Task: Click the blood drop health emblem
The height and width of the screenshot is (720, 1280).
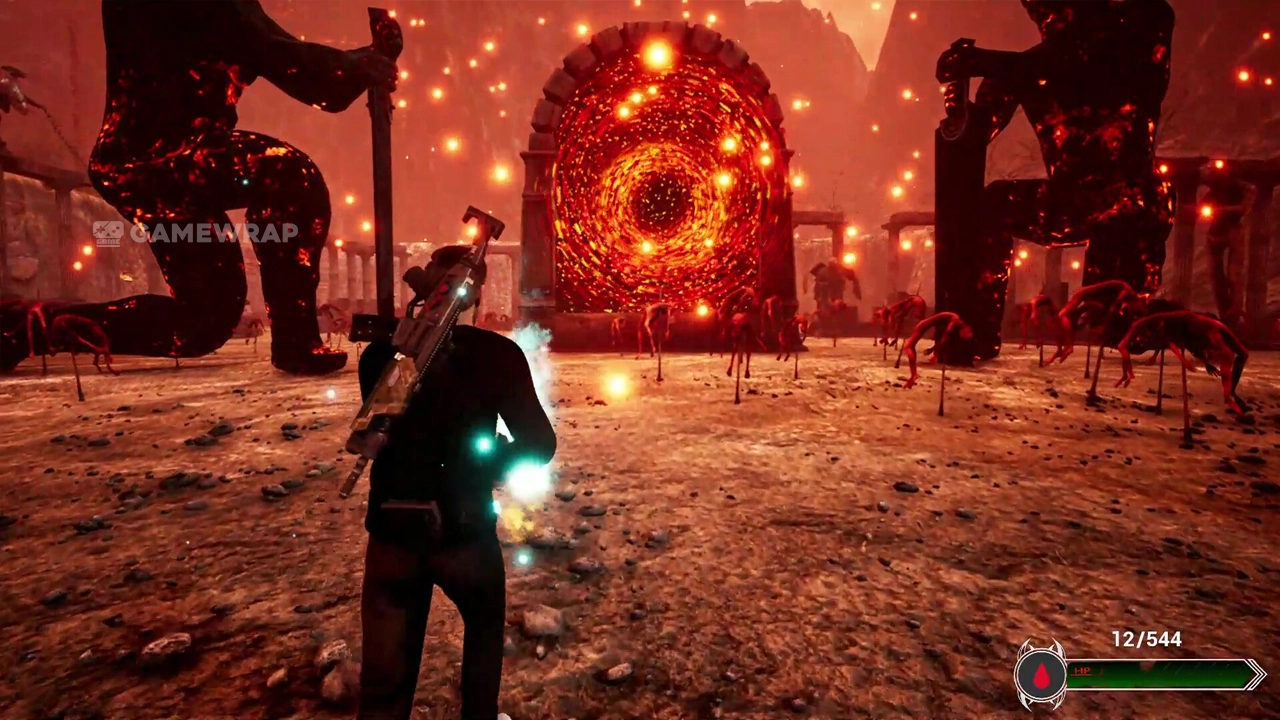Action: (x=1041, y=676)
